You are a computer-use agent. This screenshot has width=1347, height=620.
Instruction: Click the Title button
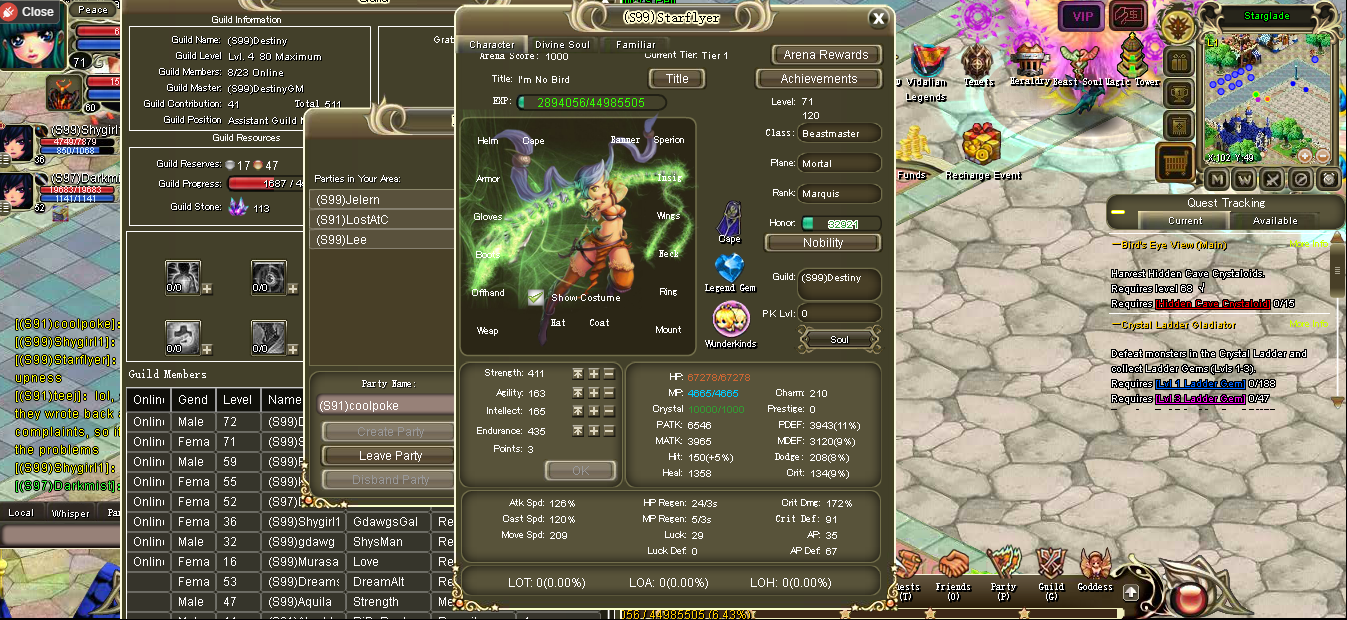[677, 79]
